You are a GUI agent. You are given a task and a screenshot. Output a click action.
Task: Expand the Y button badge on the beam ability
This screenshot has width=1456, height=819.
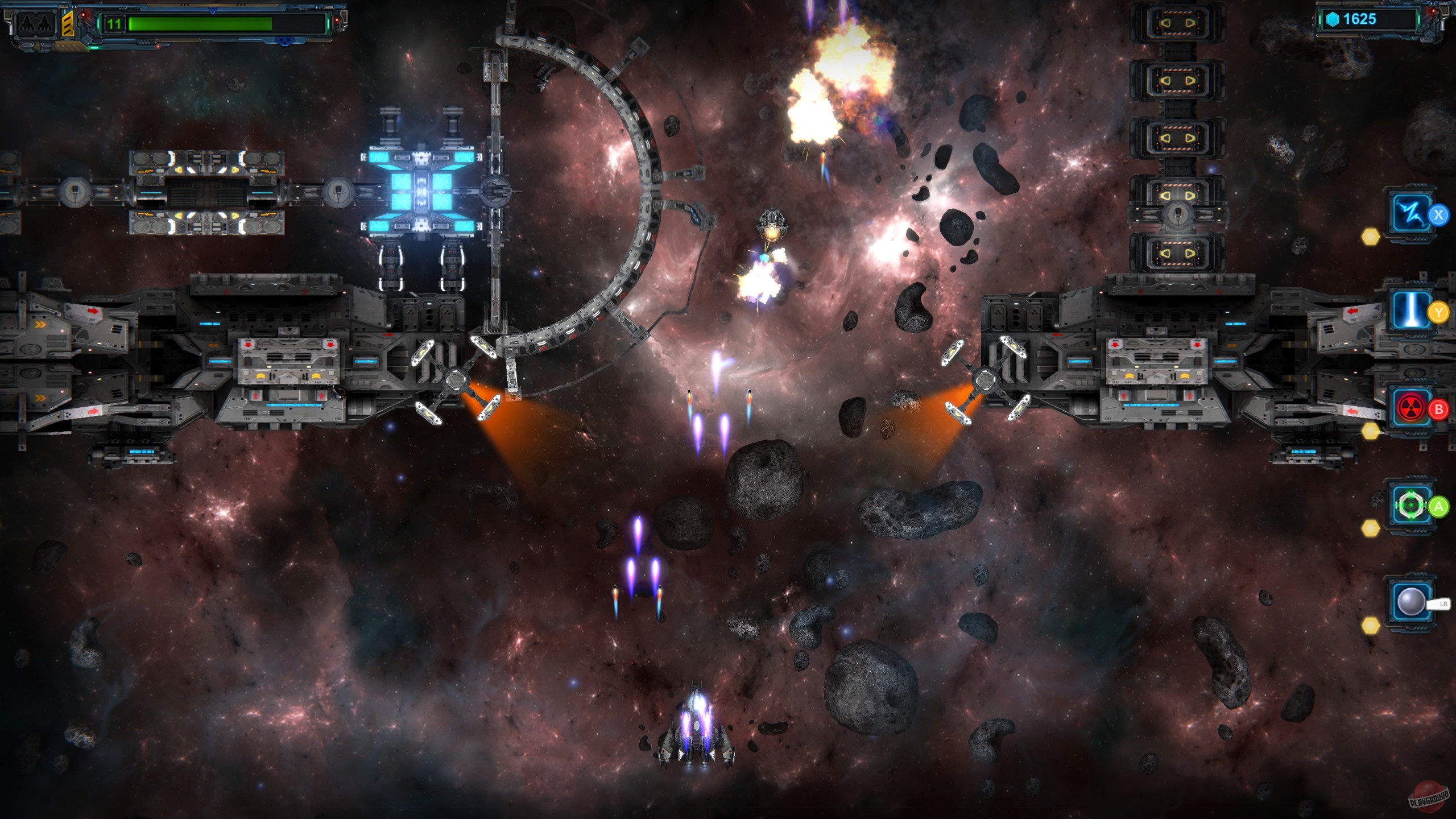point(1438,313)
